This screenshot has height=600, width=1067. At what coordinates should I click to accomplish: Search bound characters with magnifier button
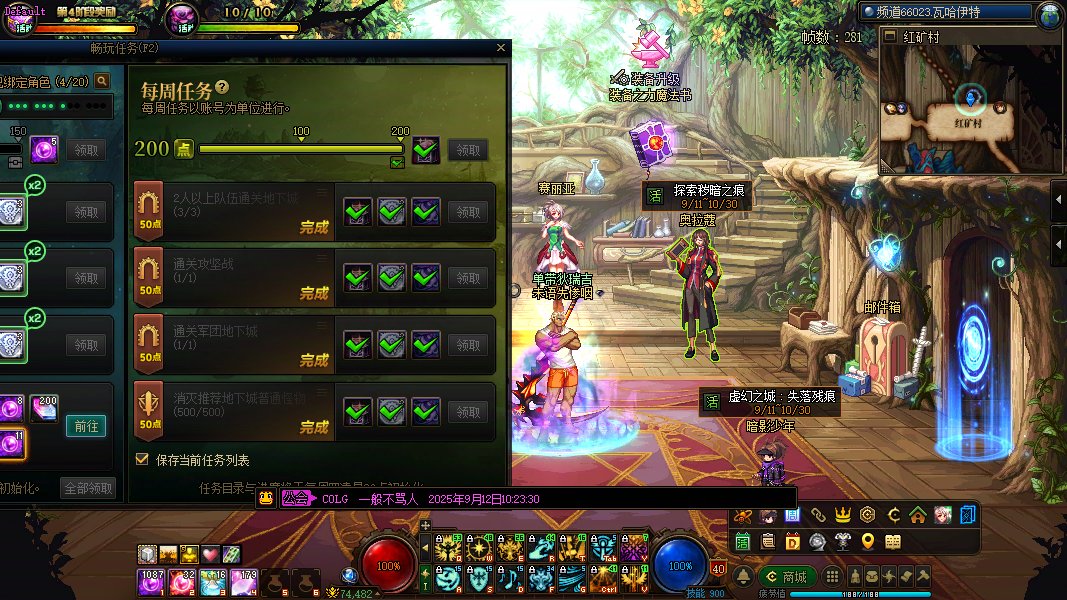pos(102,81)
